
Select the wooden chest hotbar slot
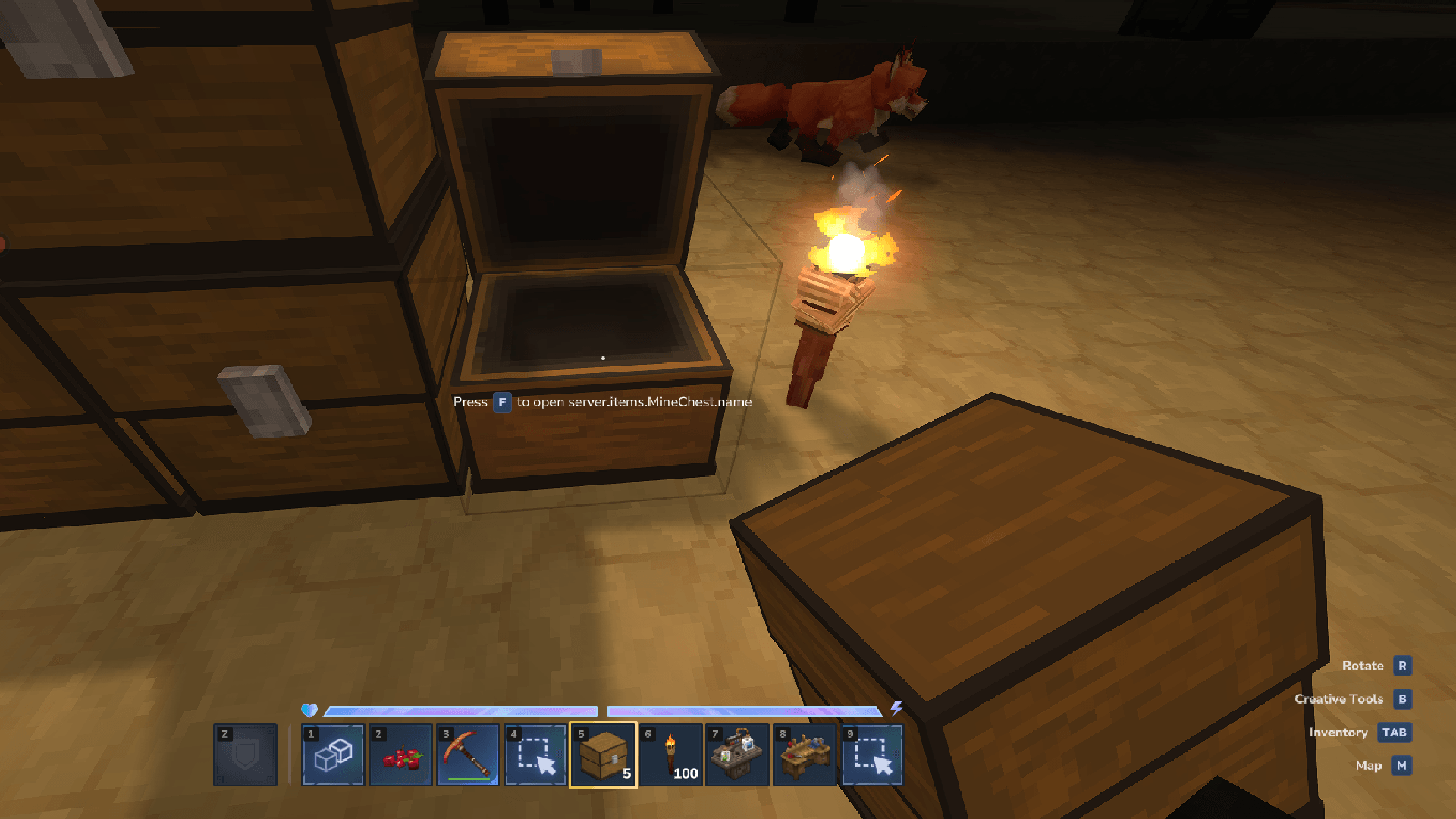click(603, 755)
